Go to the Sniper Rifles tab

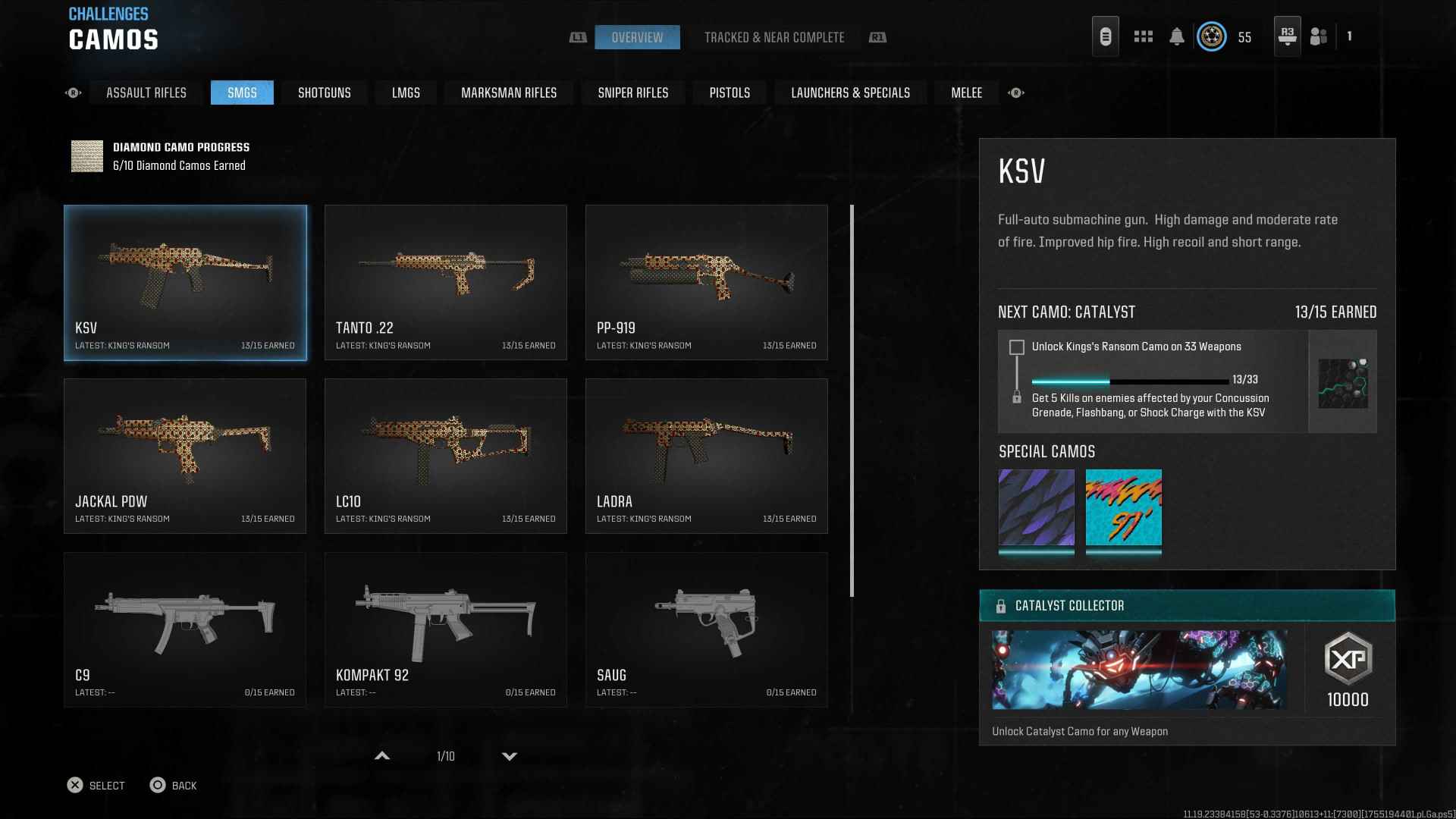click(x=632, y=93)
